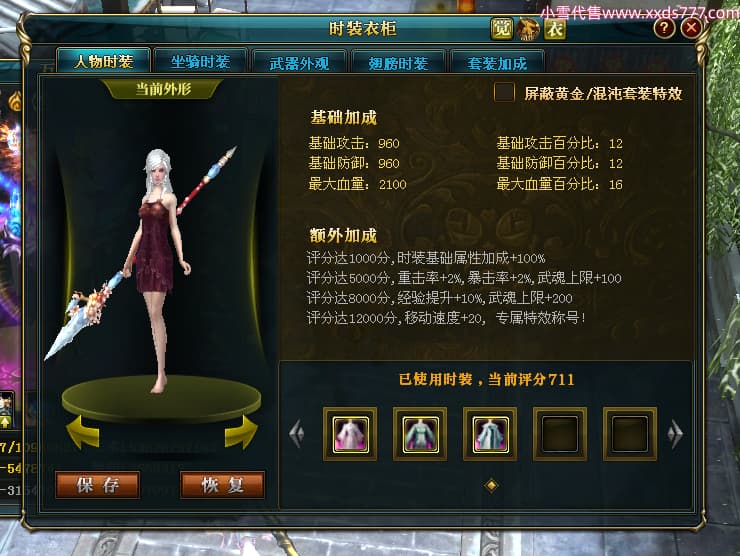This screenshot has width=740, height=556.
Task: Open the question mark help button
Action: [664, 28]
